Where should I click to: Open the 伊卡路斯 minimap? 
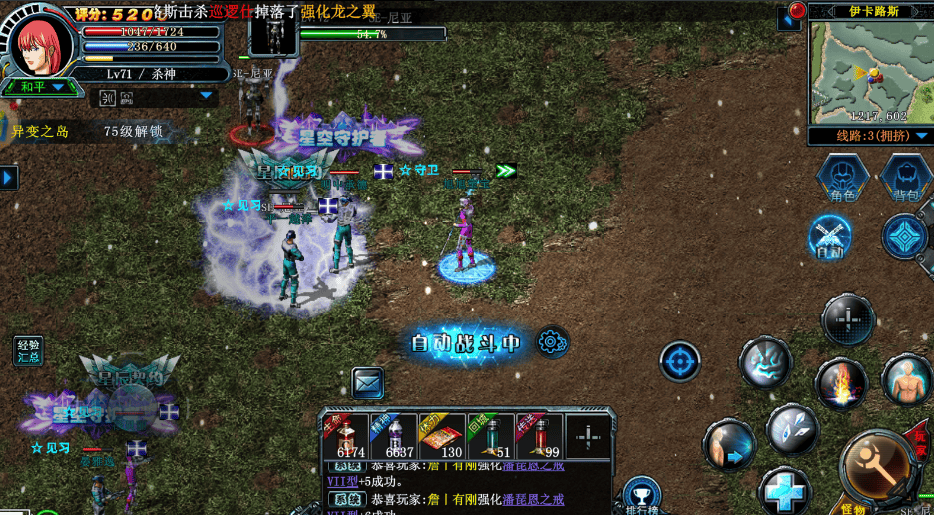(x=868, y=70)
